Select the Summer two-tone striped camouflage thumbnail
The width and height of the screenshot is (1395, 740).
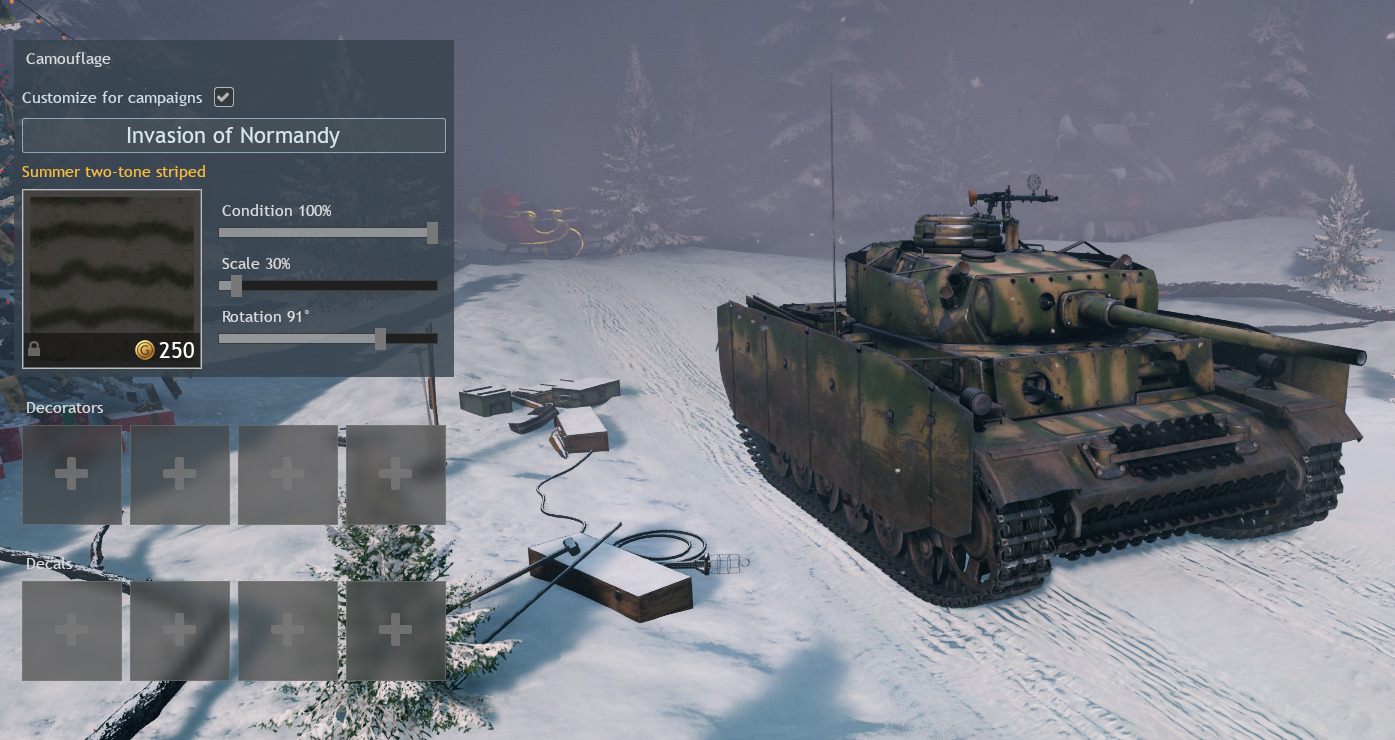[x=112, y=278]
